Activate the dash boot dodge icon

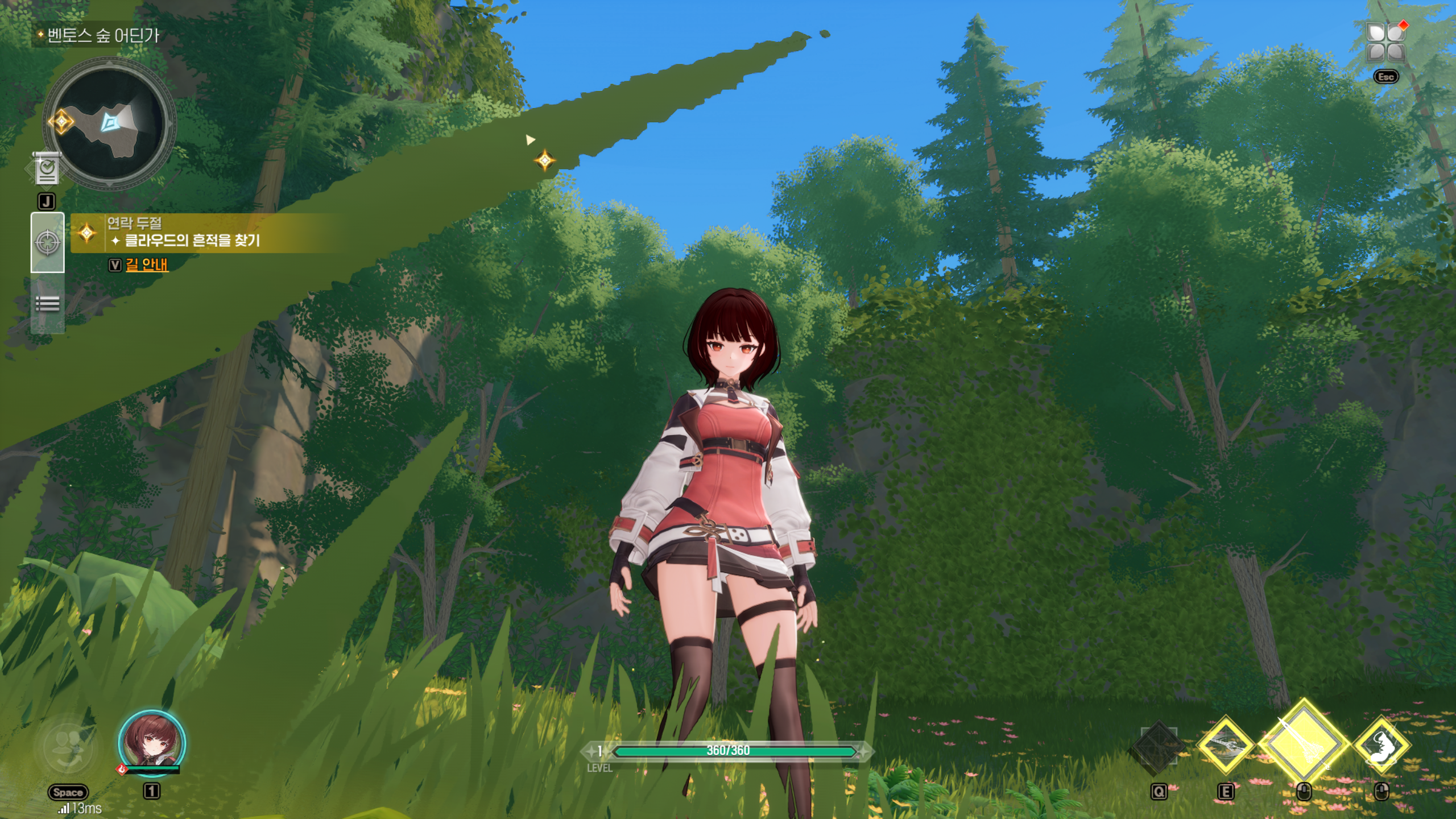(x=1381, y=745)
